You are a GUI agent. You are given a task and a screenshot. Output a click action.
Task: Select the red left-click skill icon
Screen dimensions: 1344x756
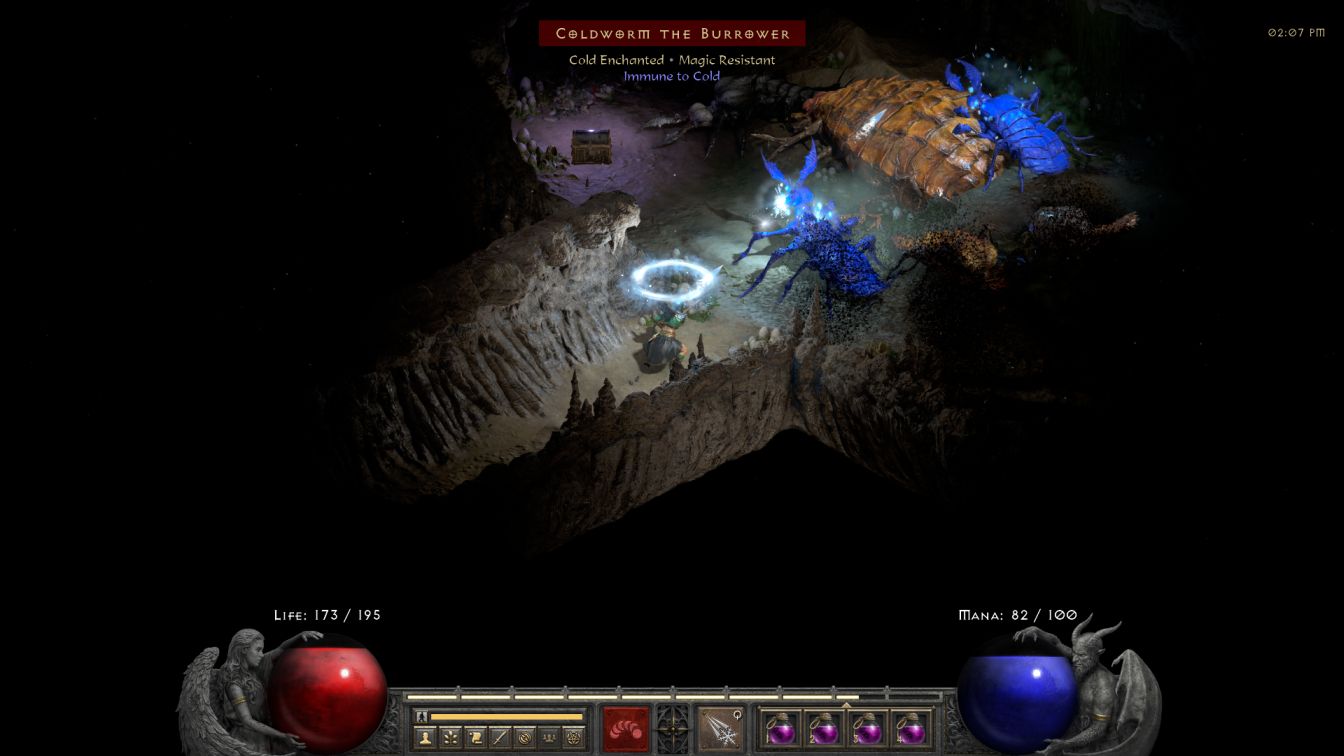(x=625, y=728)
